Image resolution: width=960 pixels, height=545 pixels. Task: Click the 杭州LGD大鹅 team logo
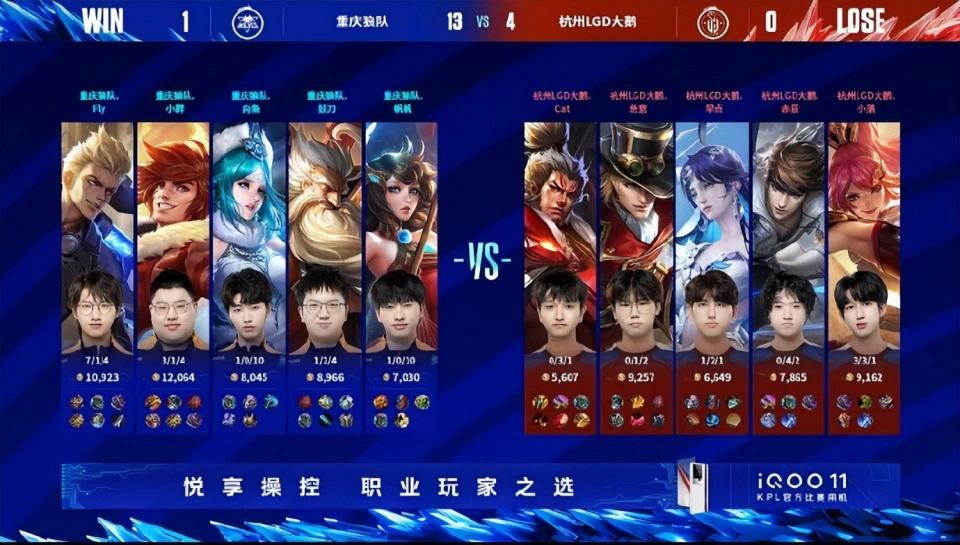715,22
